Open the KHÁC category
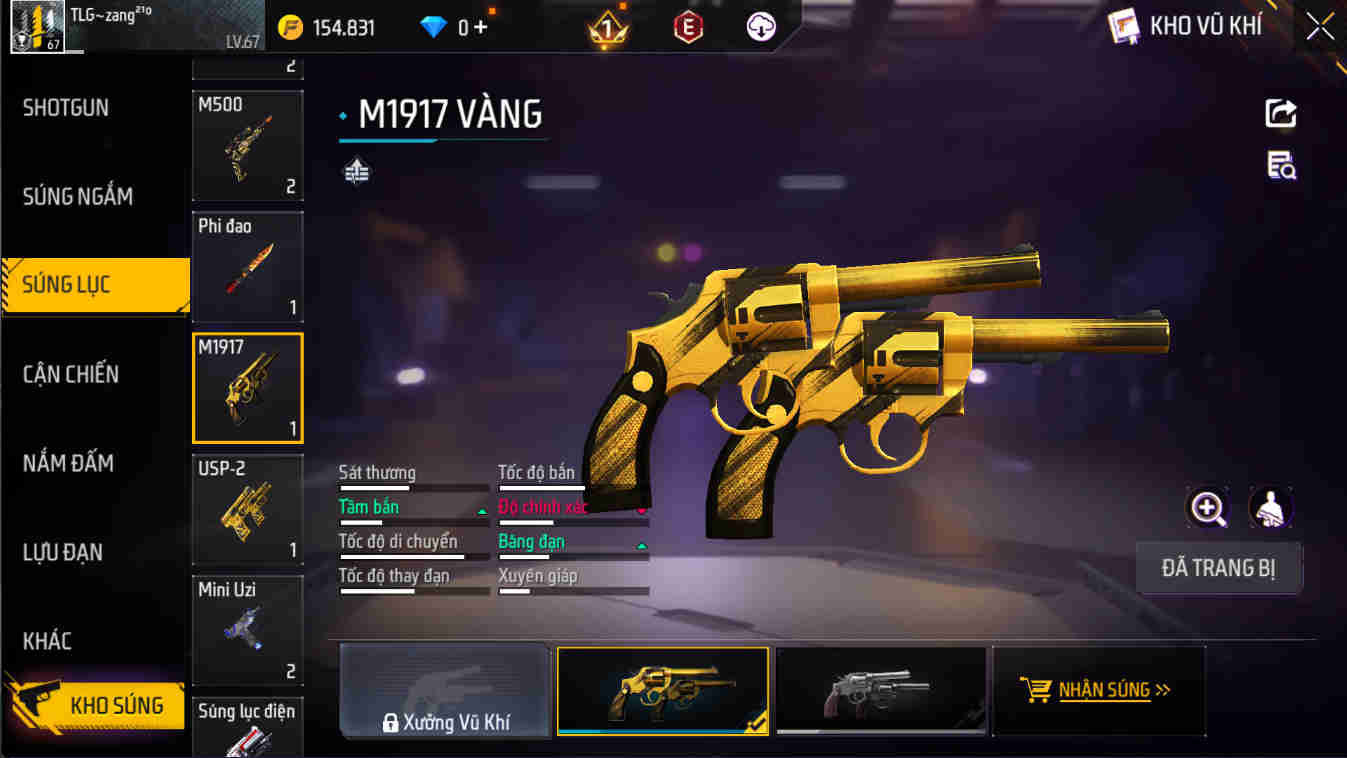This screenshot has height=758, width=1347. pyautogui.click(x=47, y=641)
